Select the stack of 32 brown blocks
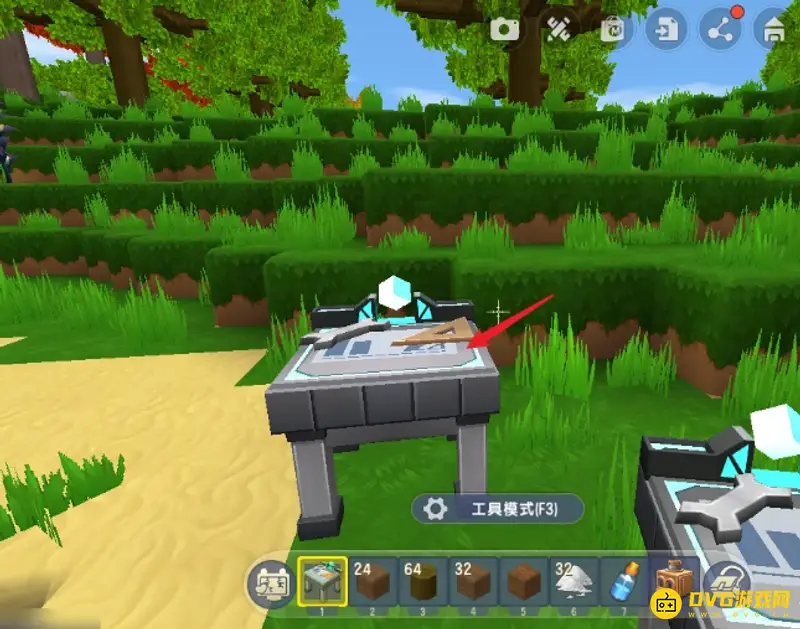 [x=472, y=581]
